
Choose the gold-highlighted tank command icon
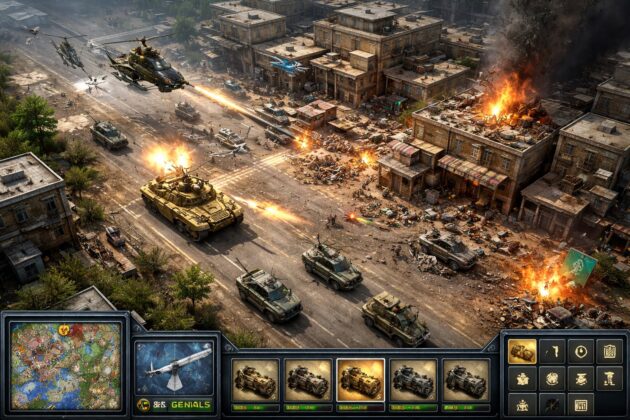[x=522, y=351]
